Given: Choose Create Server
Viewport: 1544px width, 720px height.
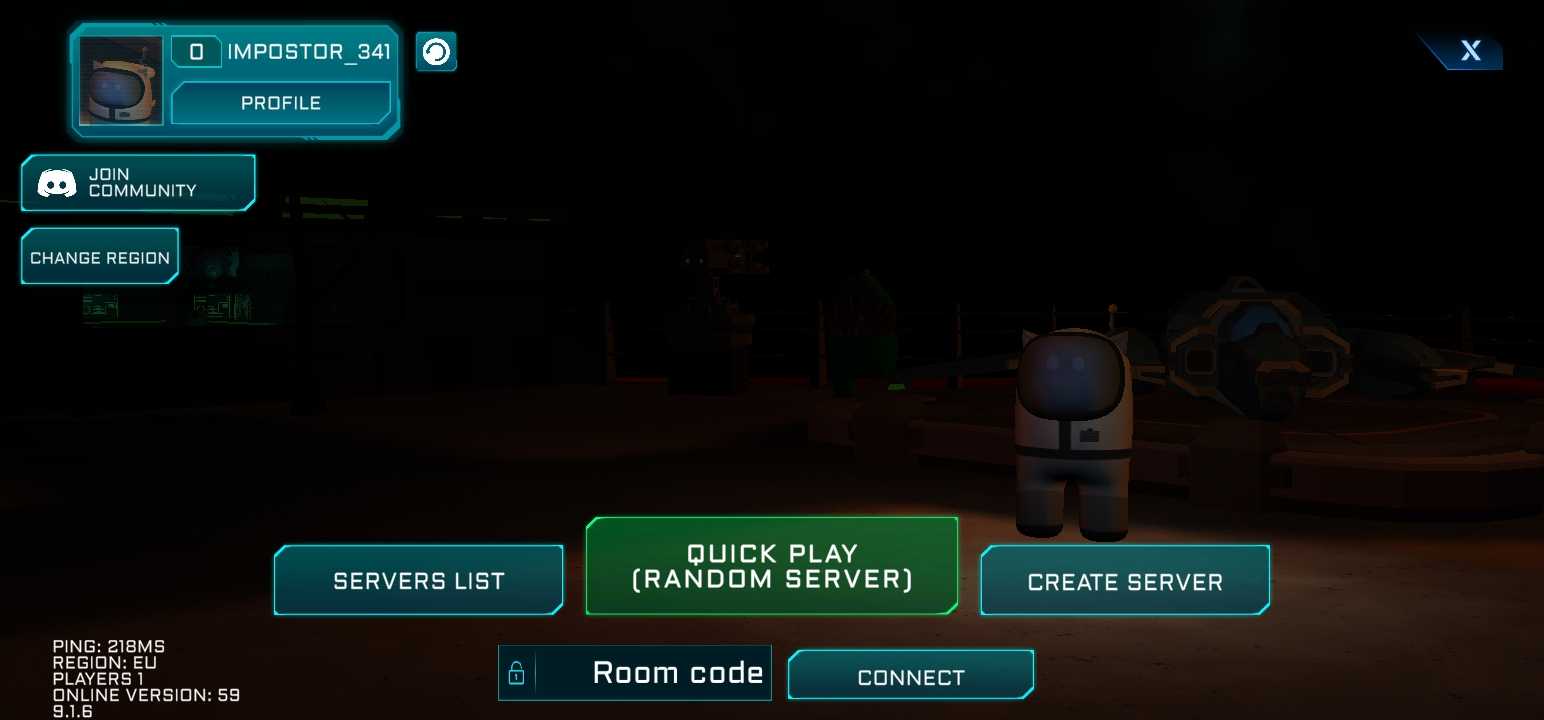Looking at the screenshot, I should (1125, 581).
